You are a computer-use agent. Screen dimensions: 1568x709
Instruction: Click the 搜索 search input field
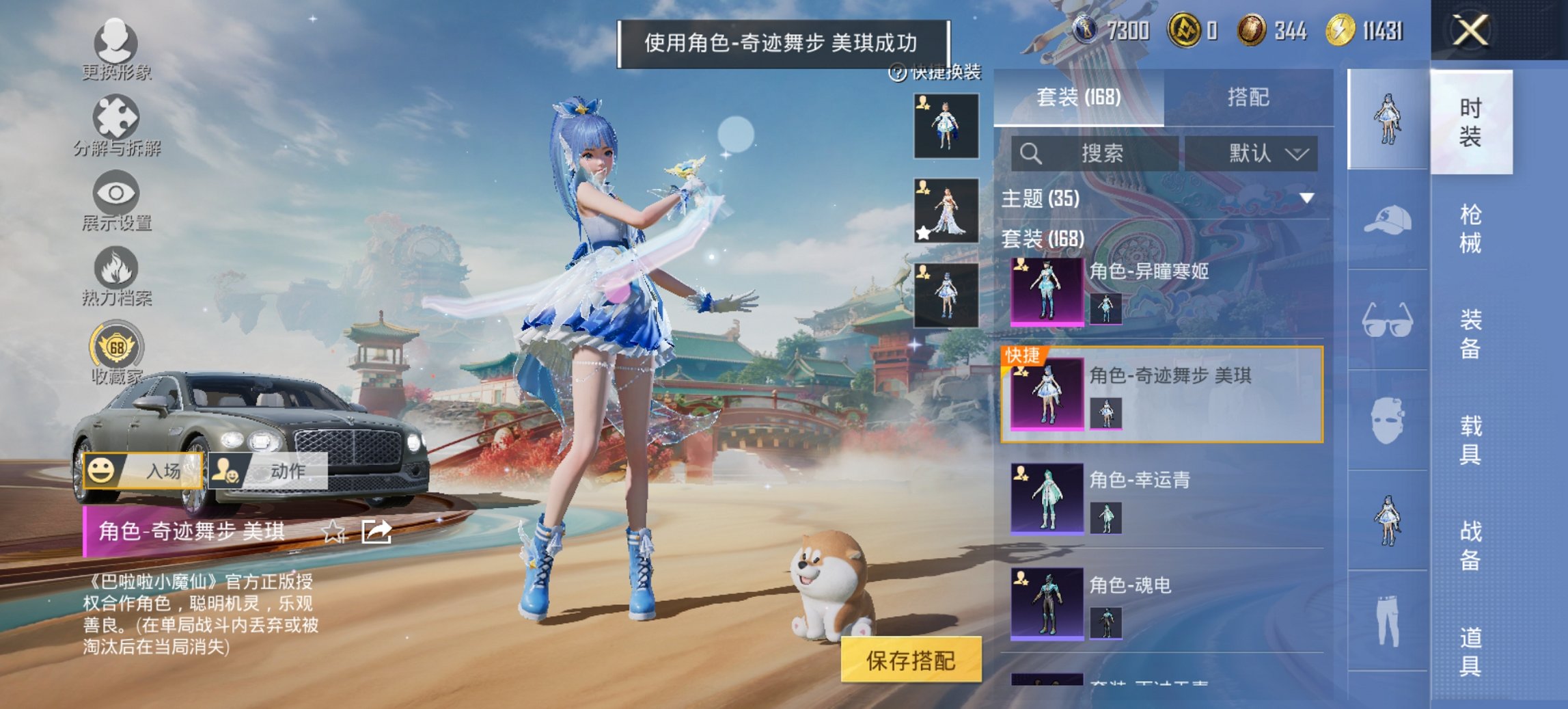click(1093, 153)
